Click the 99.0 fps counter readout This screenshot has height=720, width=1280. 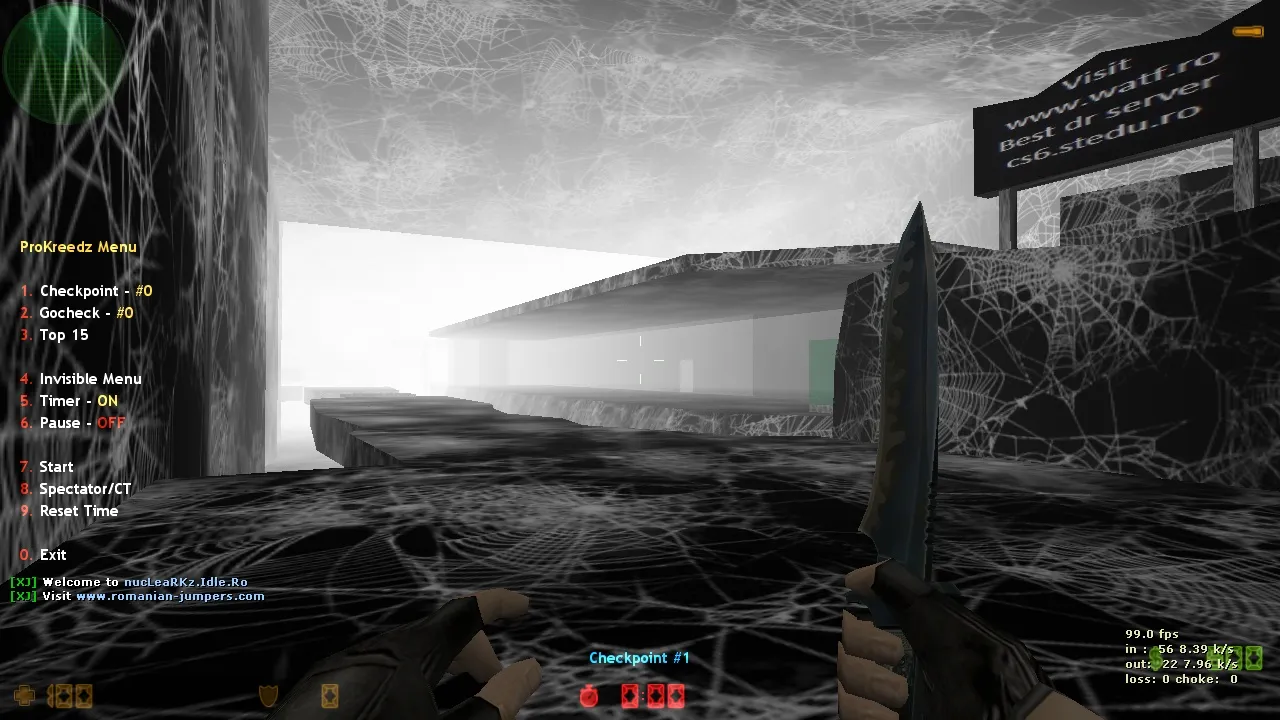tap(1152, 634)
